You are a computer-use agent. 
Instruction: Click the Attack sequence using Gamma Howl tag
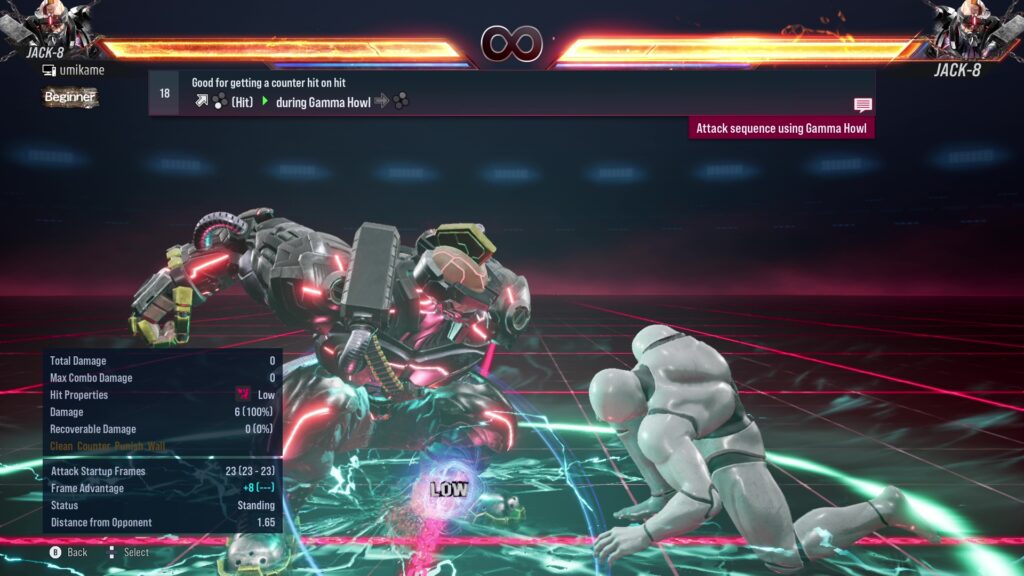783,128
